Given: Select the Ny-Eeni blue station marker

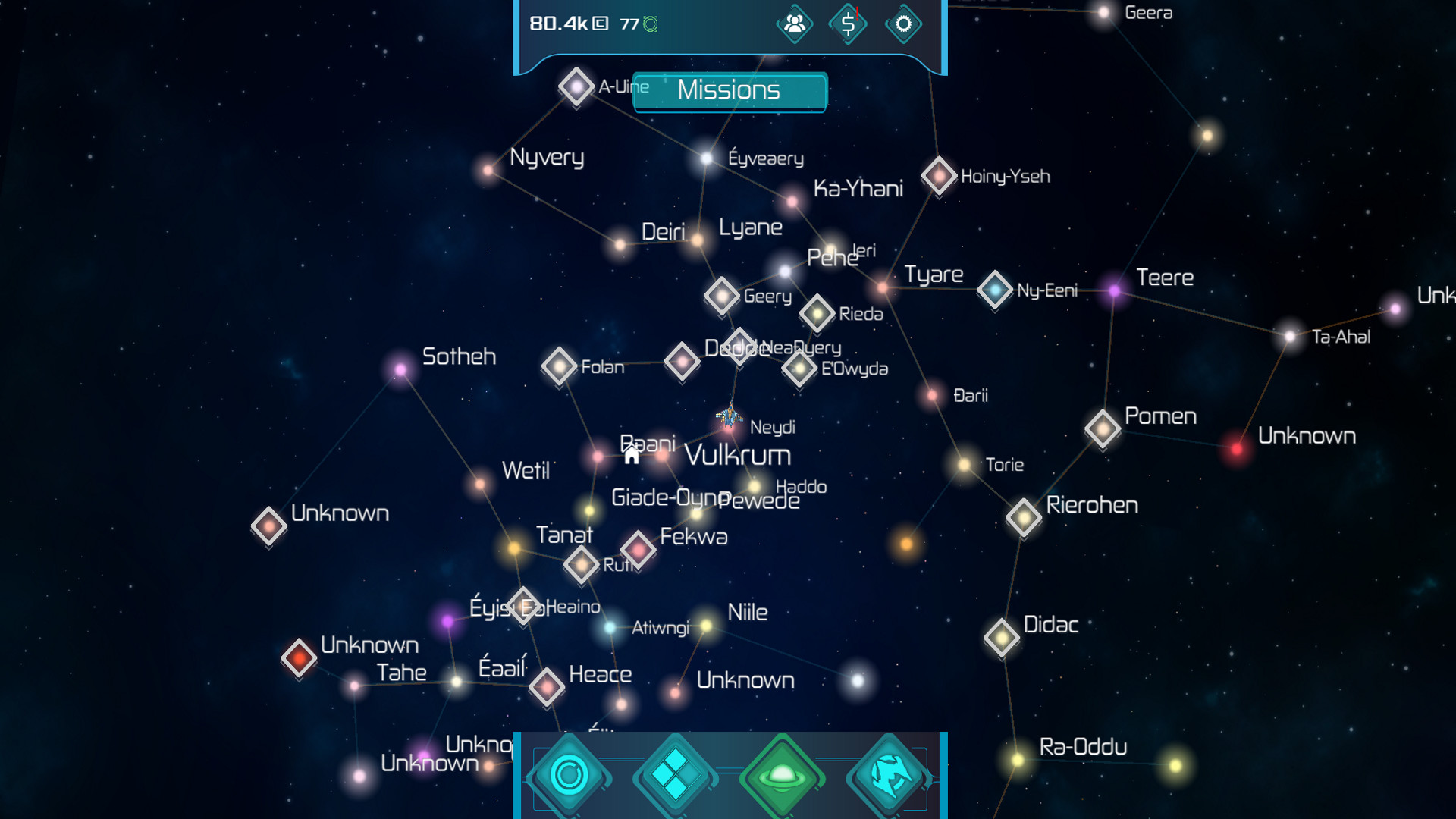Looking at the screenshot, I should click(x=996, y=290).
